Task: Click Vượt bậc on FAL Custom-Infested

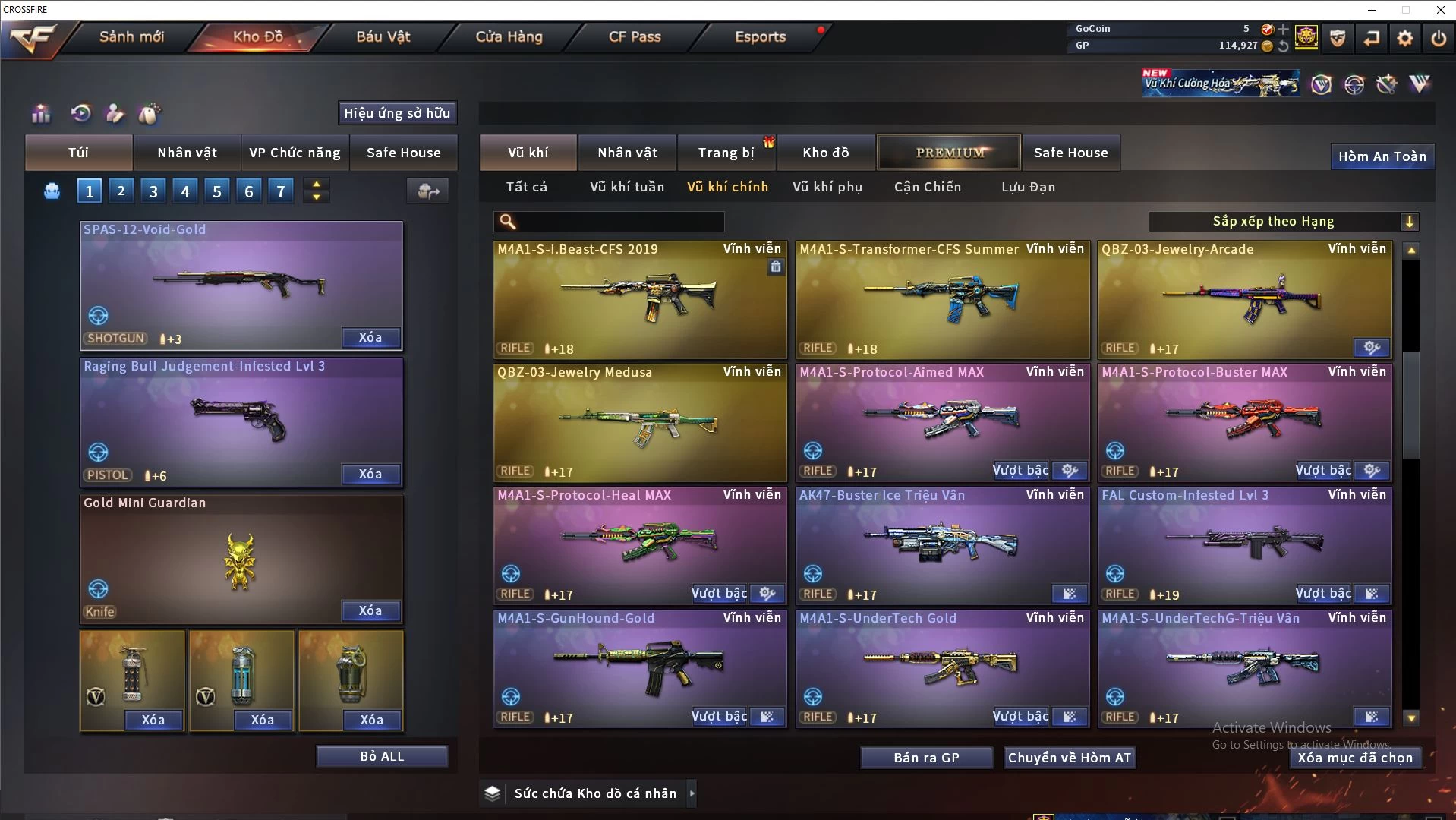Action: (1323, 594)
